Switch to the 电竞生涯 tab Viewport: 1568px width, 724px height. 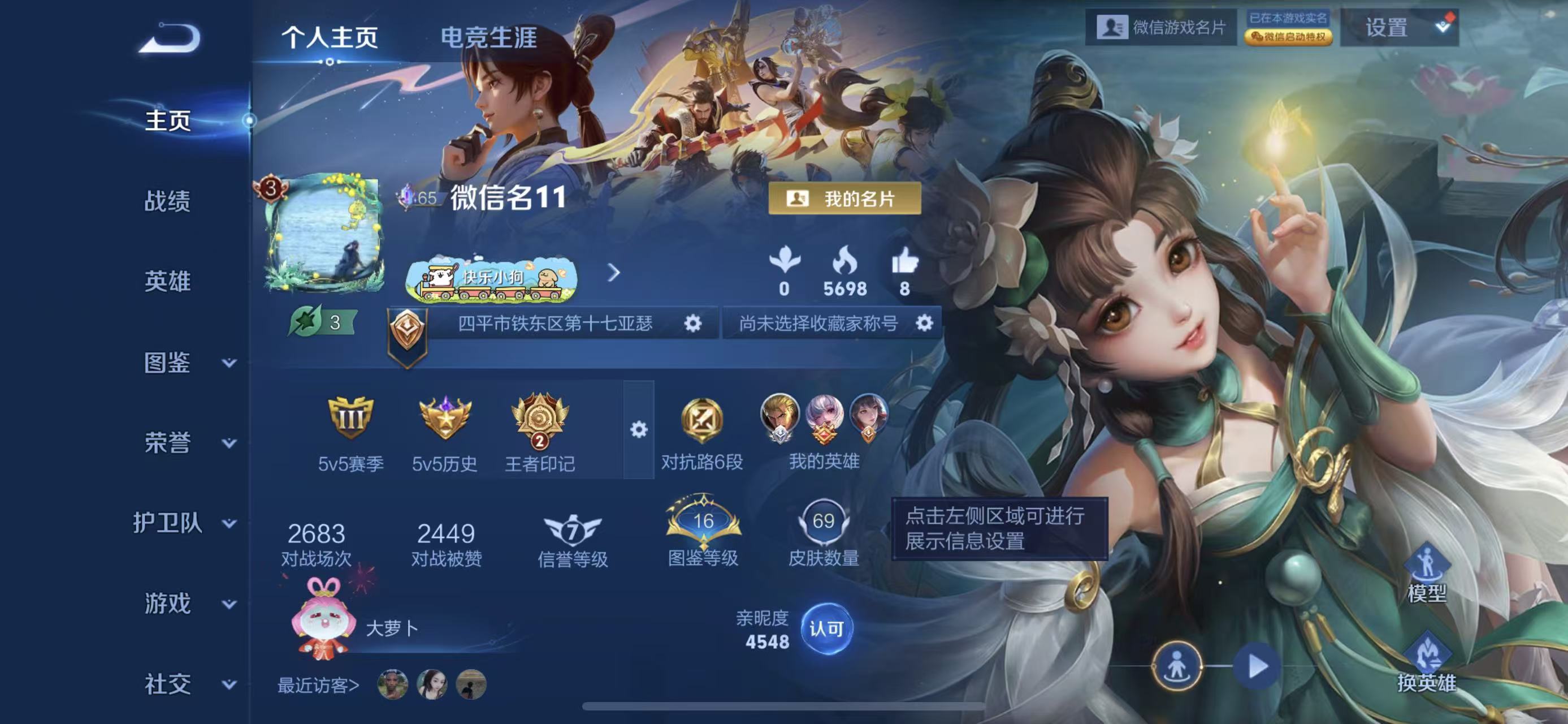coord(491,38)
